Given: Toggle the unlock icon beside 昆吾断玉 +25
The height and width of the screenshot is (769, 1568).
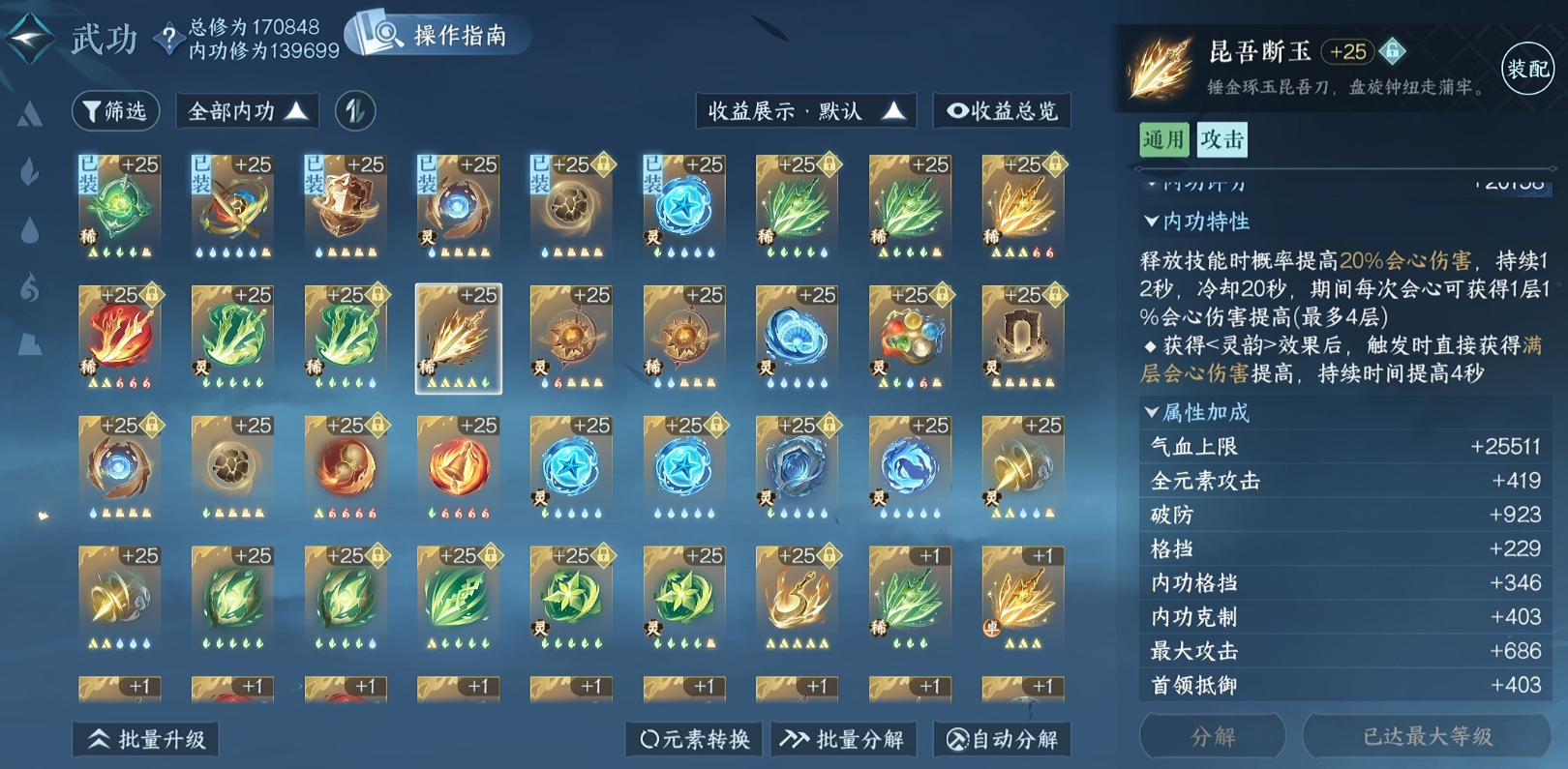Looking at the screenshot, I should (x=1394, y=53).
